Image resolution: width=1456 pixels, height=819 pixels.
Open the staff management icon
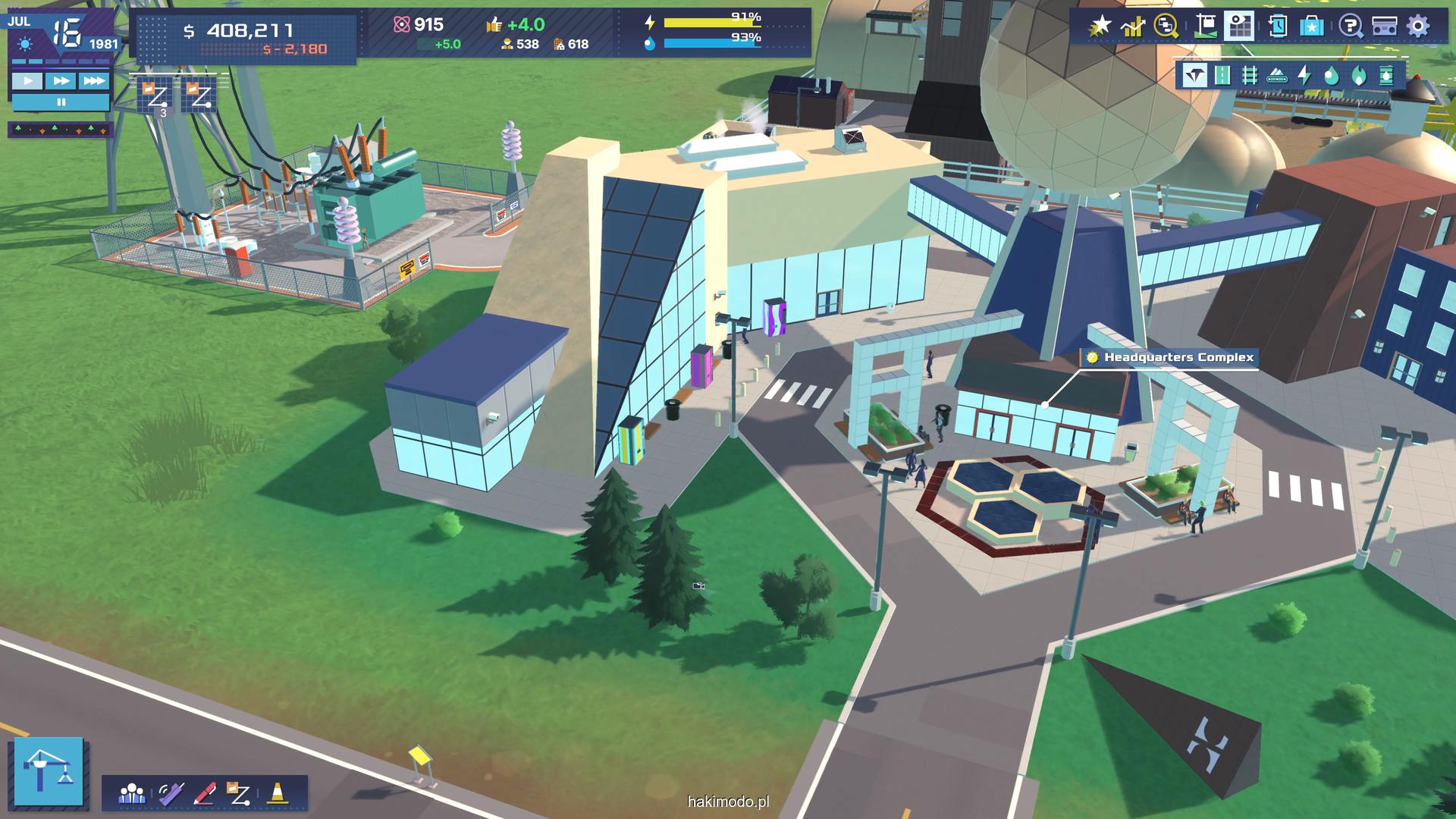[x=132, y=793]
